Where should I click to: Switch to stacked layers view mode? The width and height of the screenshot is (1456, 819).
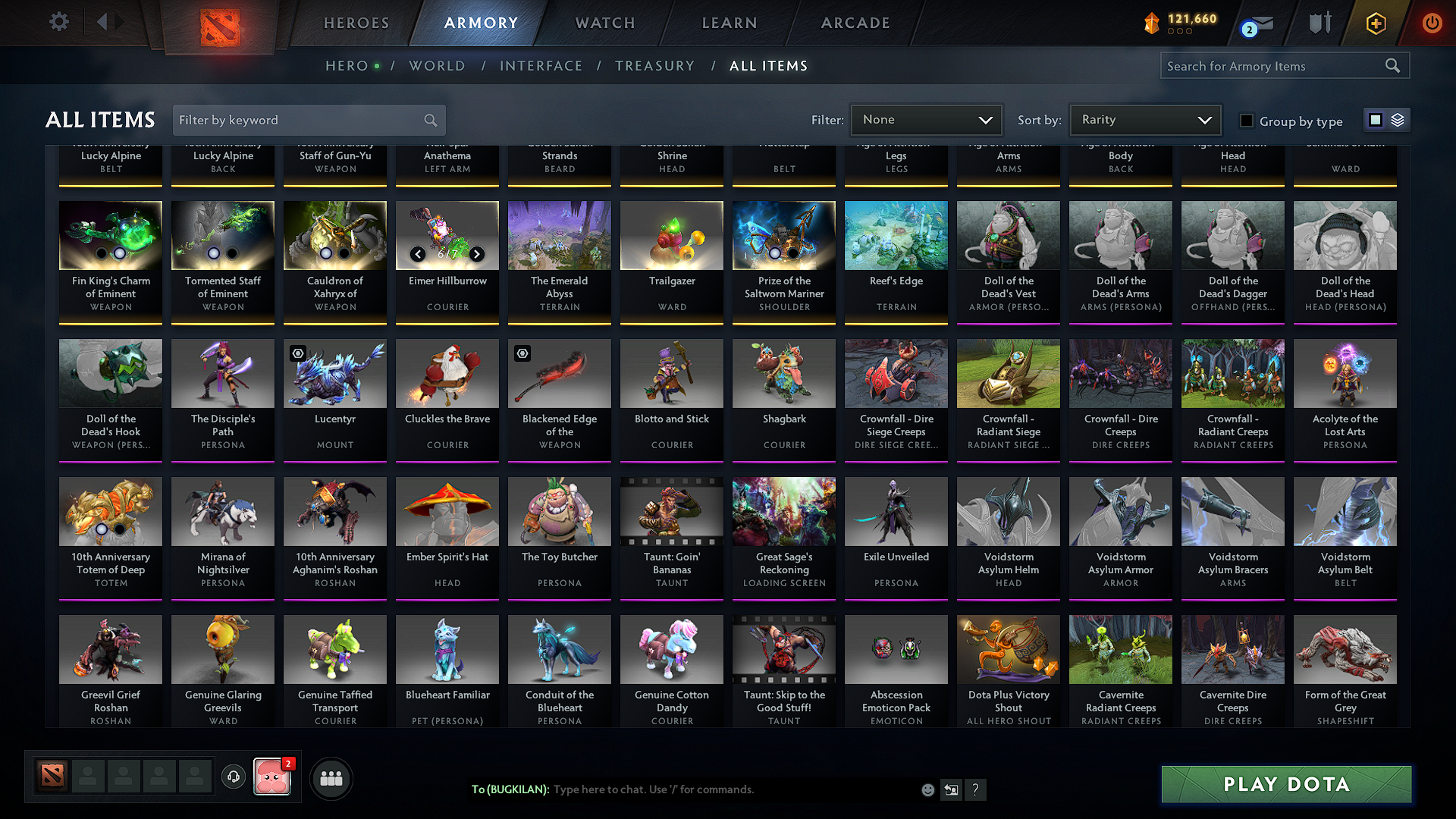click(x=1396, y=120)
